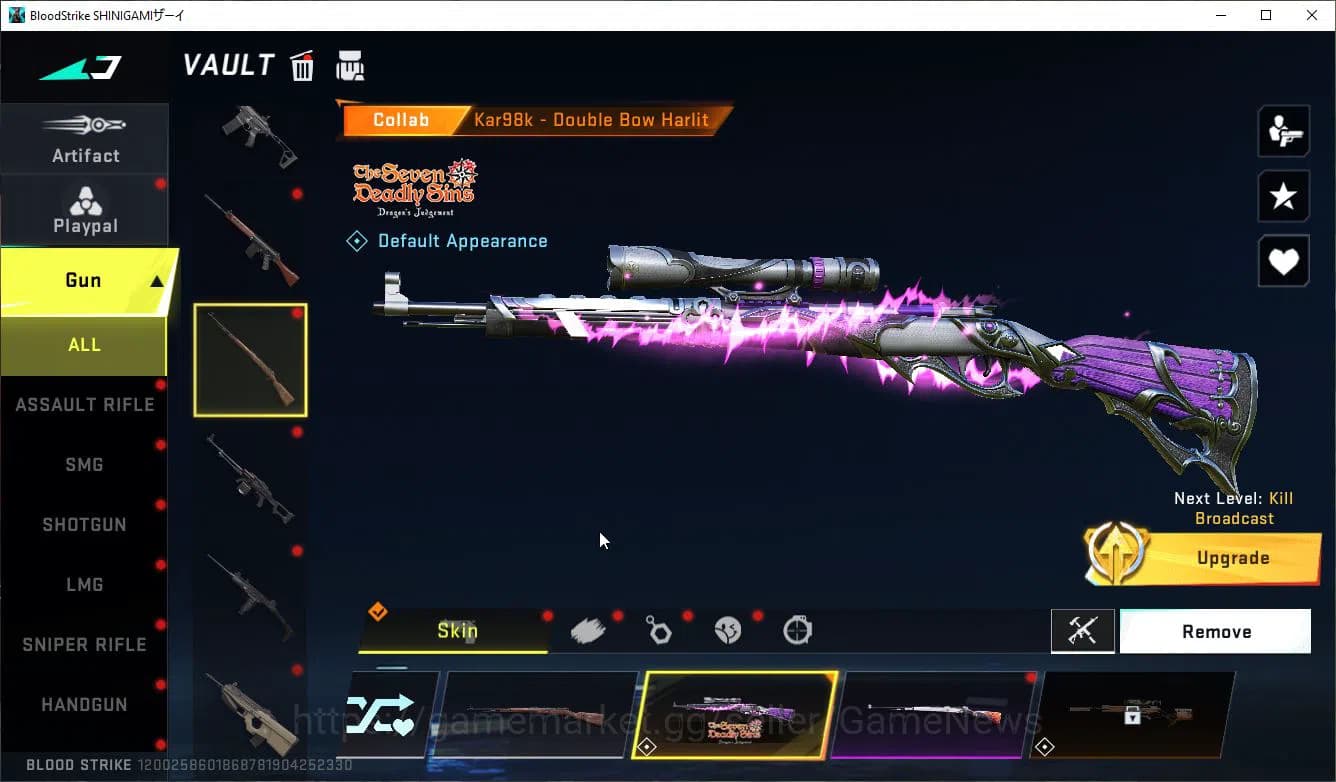
Task: Open the weapon deposit icon next to trash
Action: 350,65
